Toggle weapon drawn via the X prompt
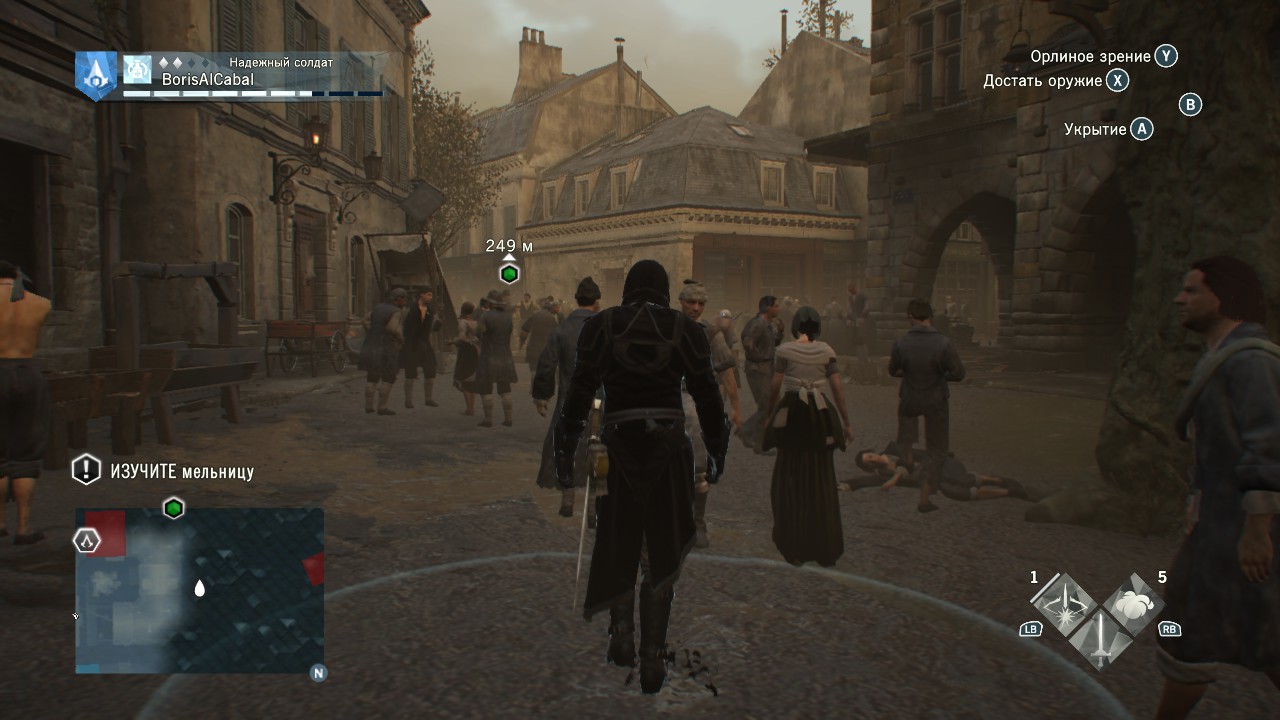Image resolution: width=1280 pixels, height=720 pixels. [1118, 81]
